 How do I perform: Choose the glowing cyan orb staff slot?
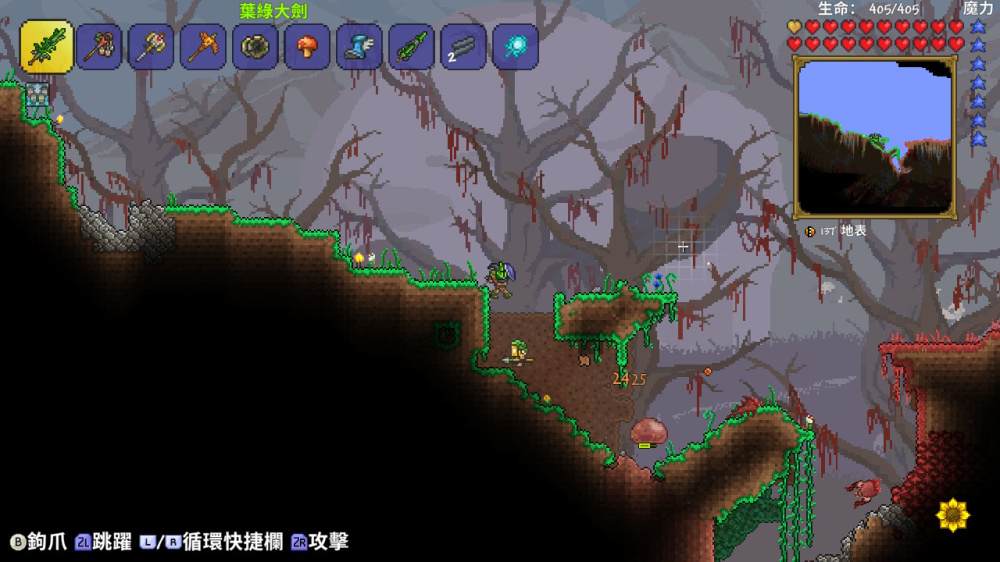tap(516, 47)
